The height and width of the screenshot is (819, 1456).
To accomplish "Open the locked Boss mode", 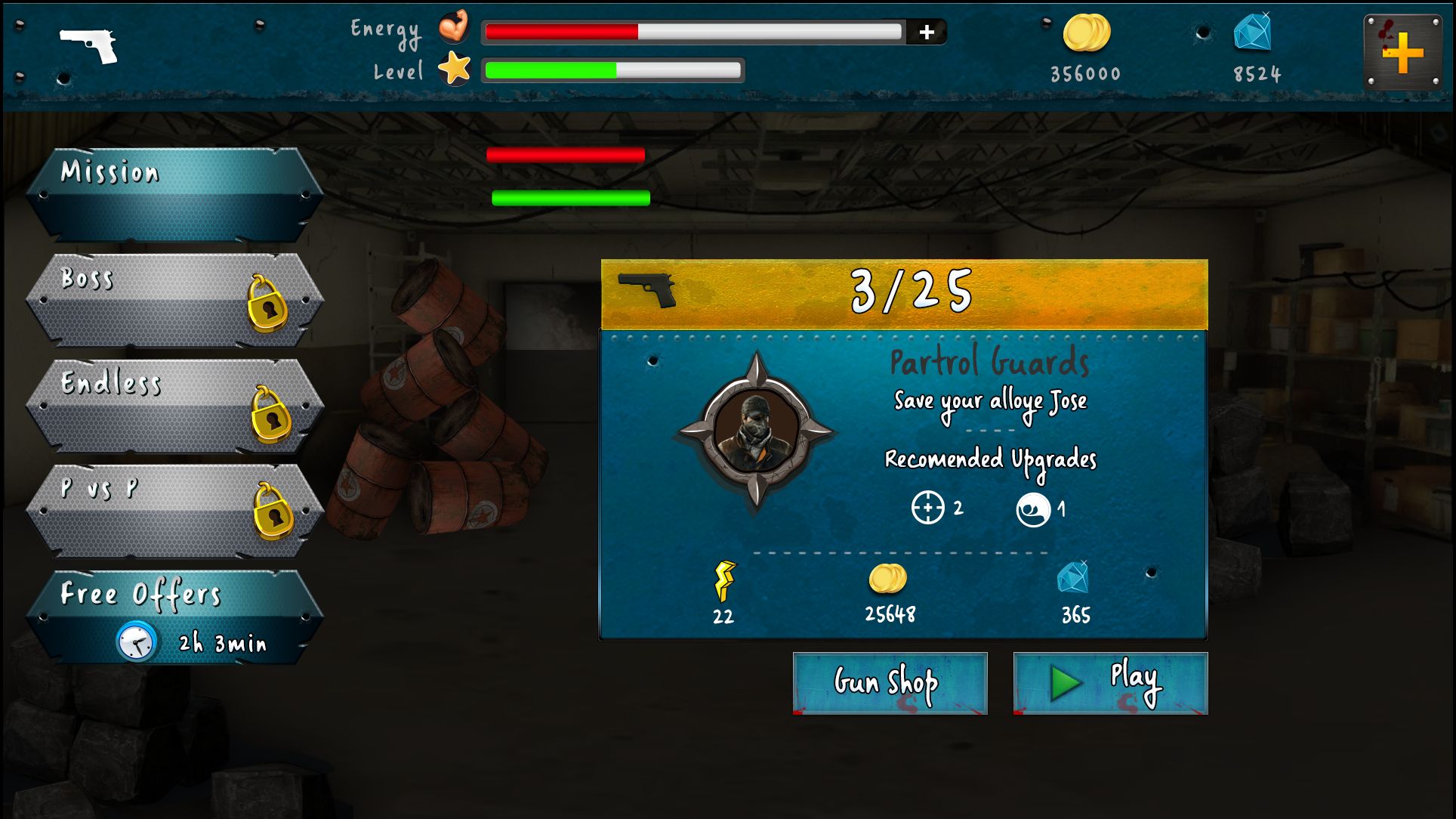I will click(175, 300).
